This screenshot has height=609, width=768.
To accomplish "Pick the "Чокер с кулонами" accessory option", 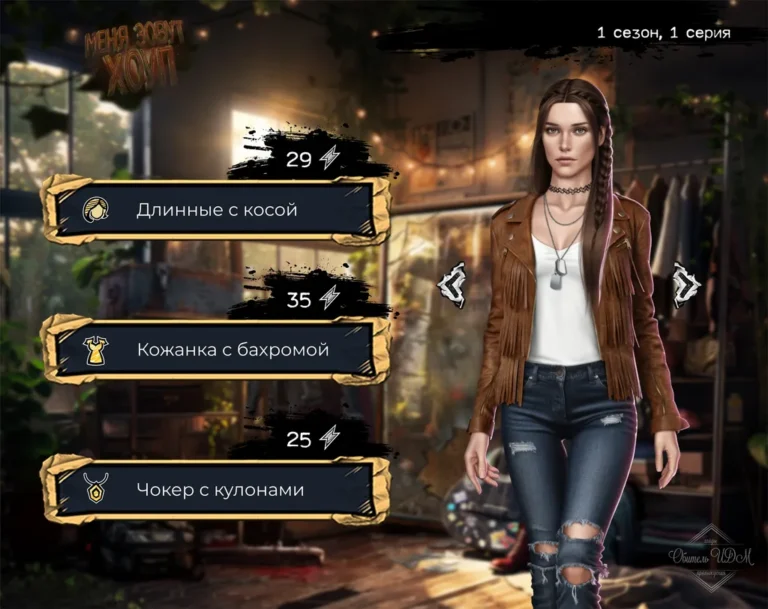I will coord(216,490).
